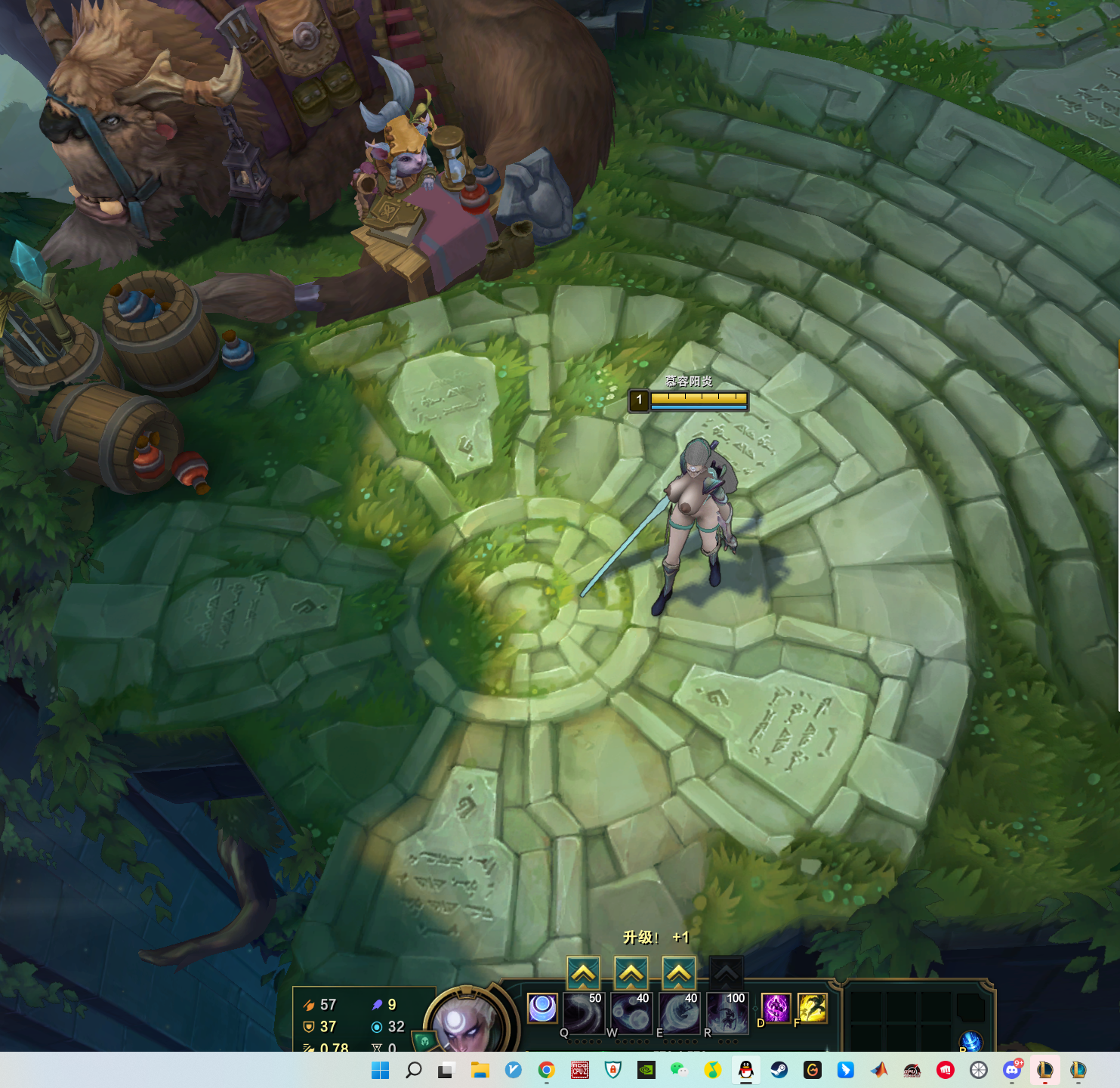Open Google Chrome from the taskbar
Image resolution: width=1120 pixels, height=1088 pixels.
coord(546,1070)
